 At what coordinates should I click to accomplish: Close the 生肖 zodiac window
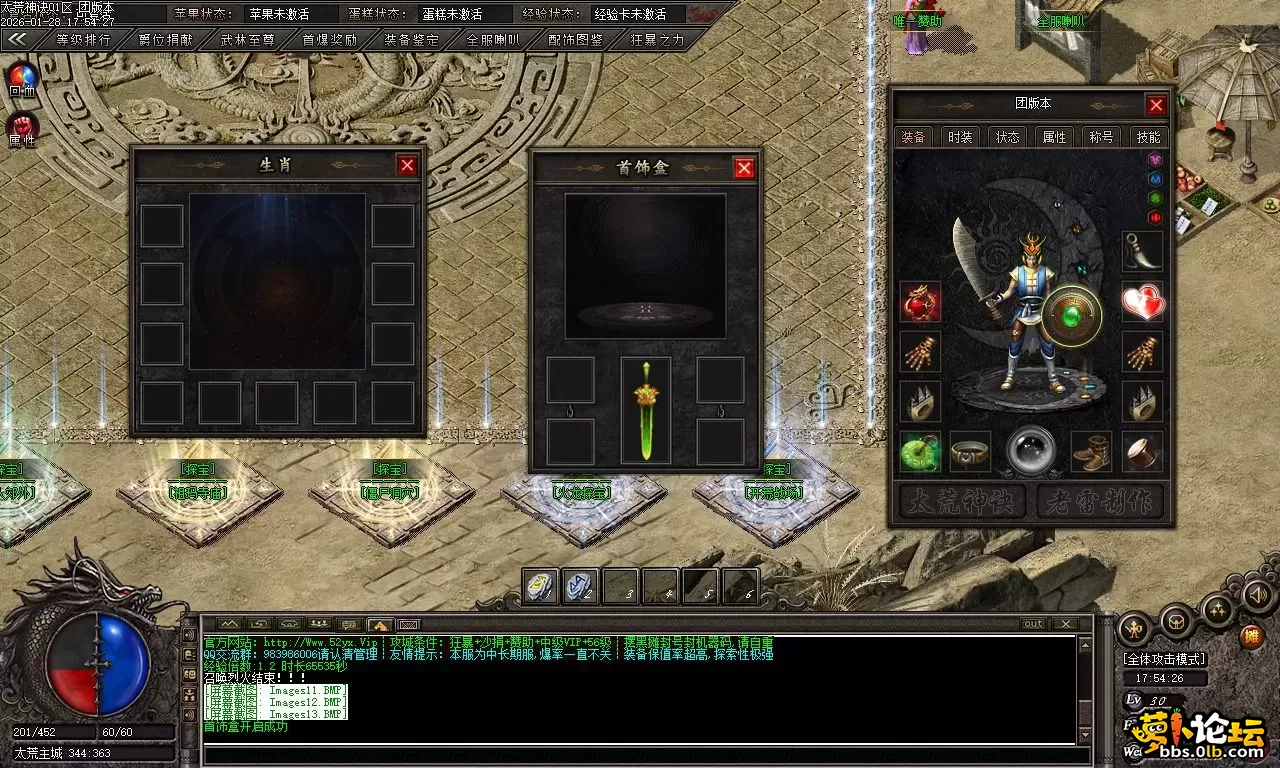click(x=407, y=165)
